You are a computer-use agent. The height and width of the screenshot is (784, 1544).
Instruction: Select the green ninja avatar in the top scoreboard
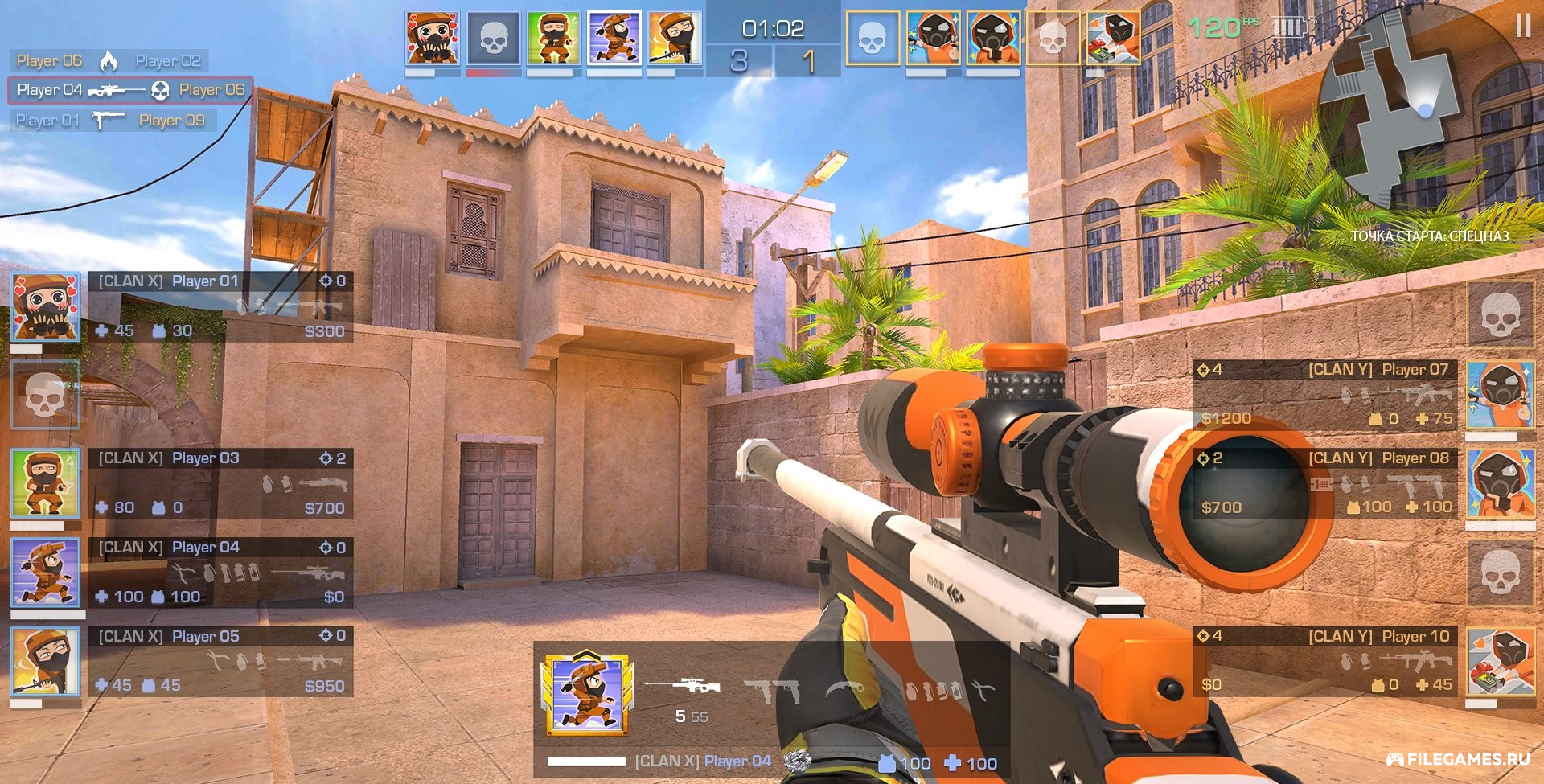(x=553, y=38)
